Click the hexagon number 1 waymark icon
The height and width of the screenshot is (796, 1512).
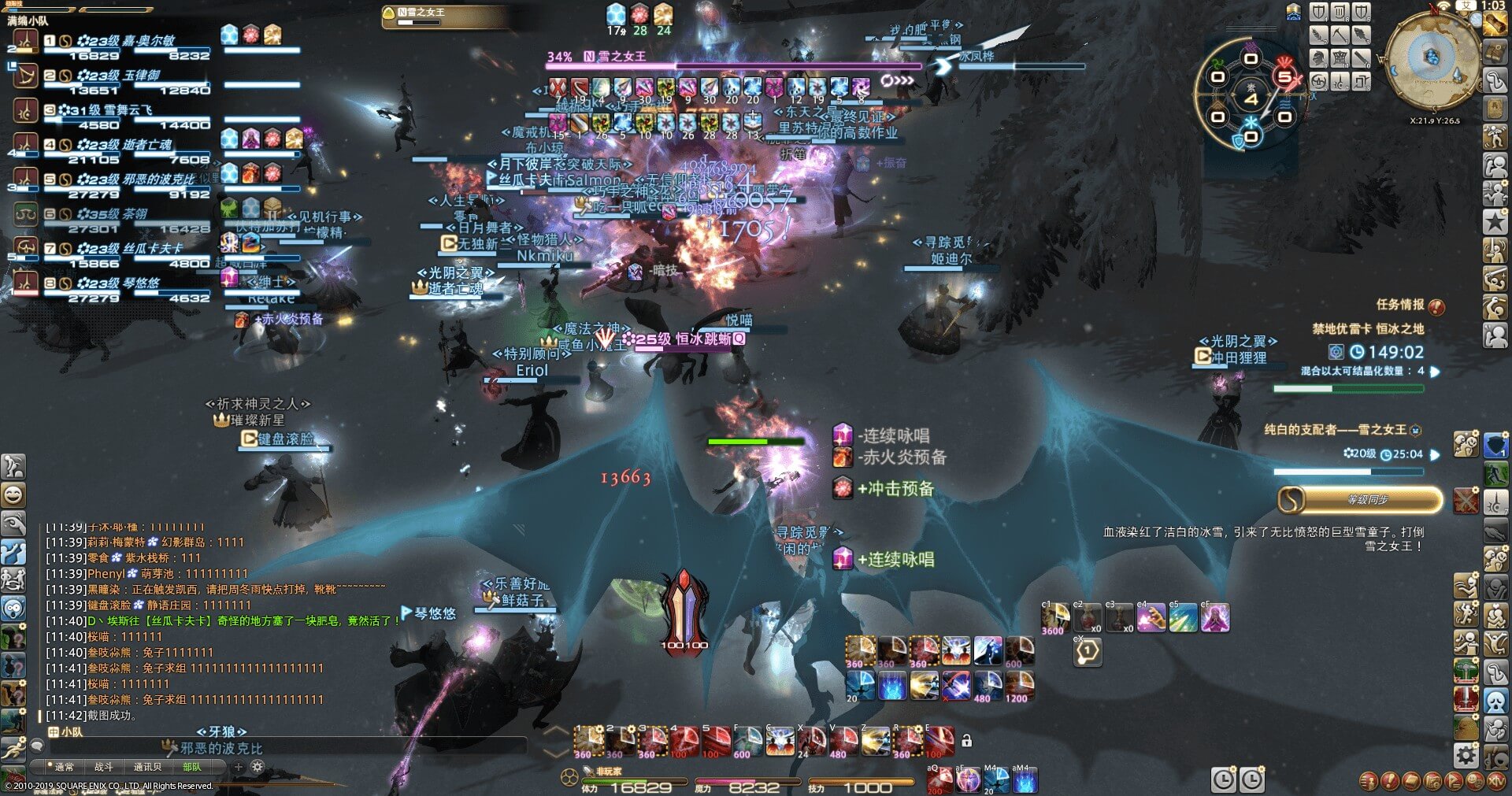[1088, 651]
